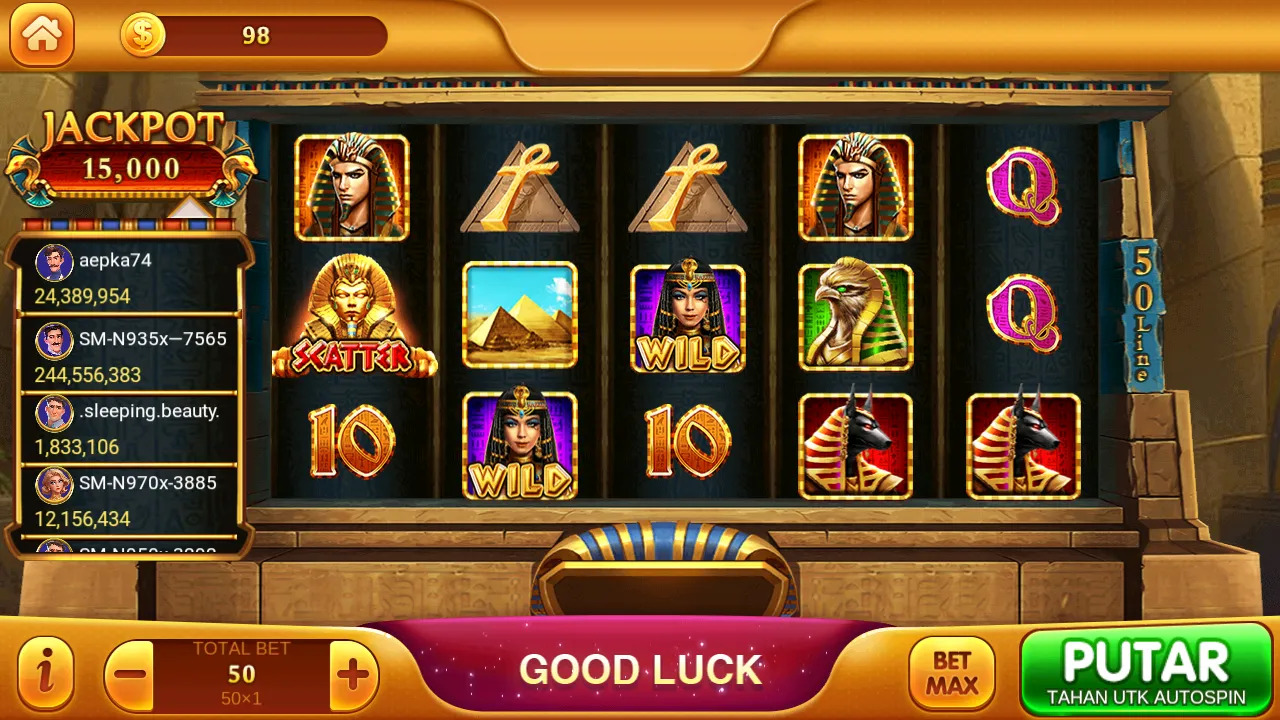Select the green Horus falcon symbol

point(855,315)
